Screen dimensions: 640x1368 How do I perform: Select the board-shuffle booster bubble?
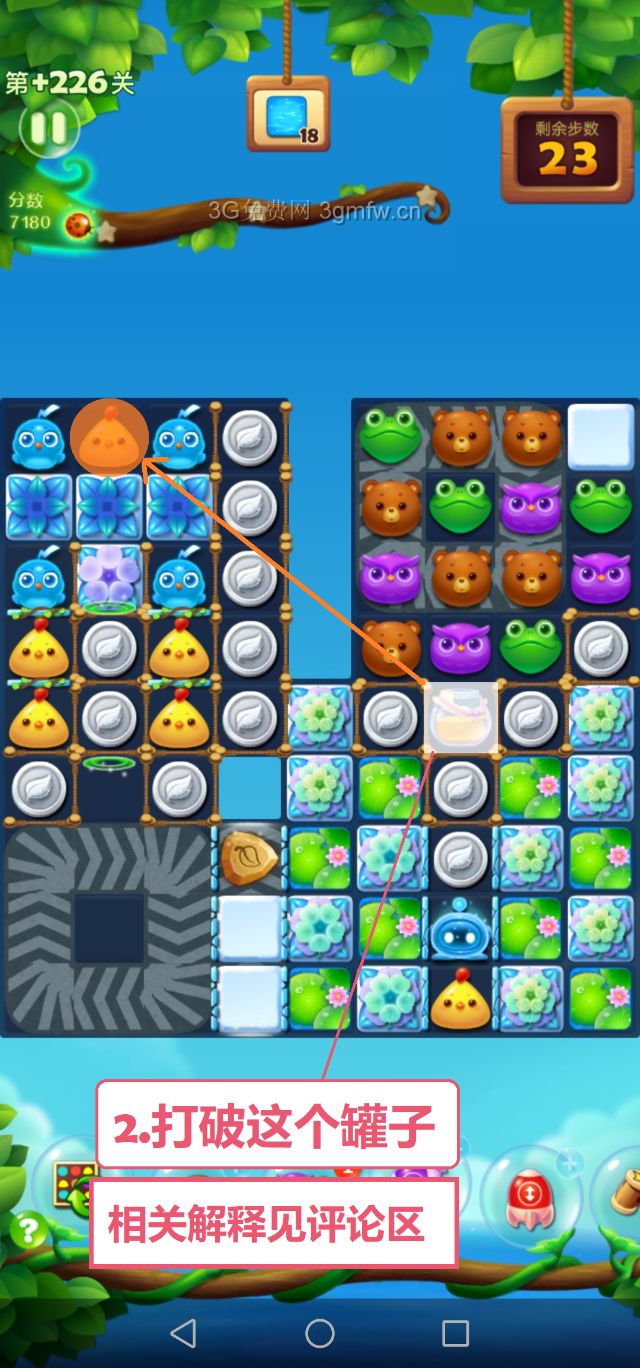(74, 1184)
